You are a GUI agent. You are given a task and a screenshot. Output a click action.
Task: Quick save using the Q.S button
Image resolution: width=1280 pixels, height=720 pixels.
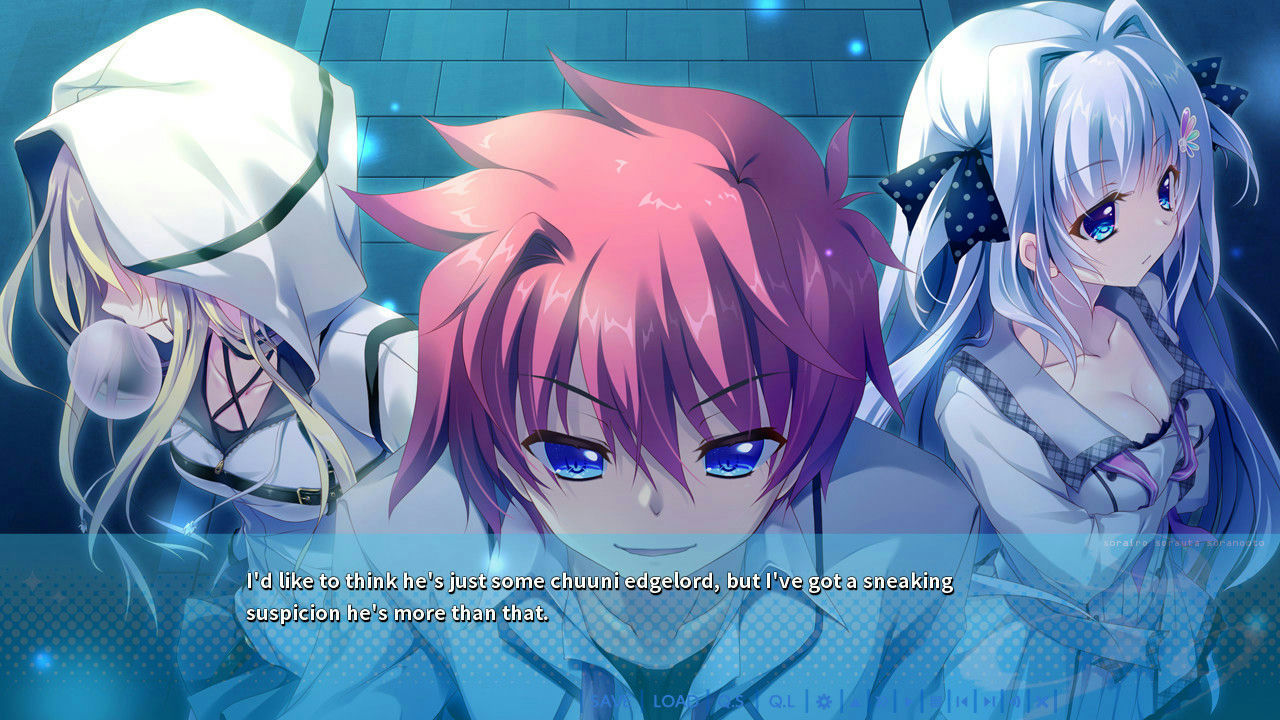[x=734, y=703]
